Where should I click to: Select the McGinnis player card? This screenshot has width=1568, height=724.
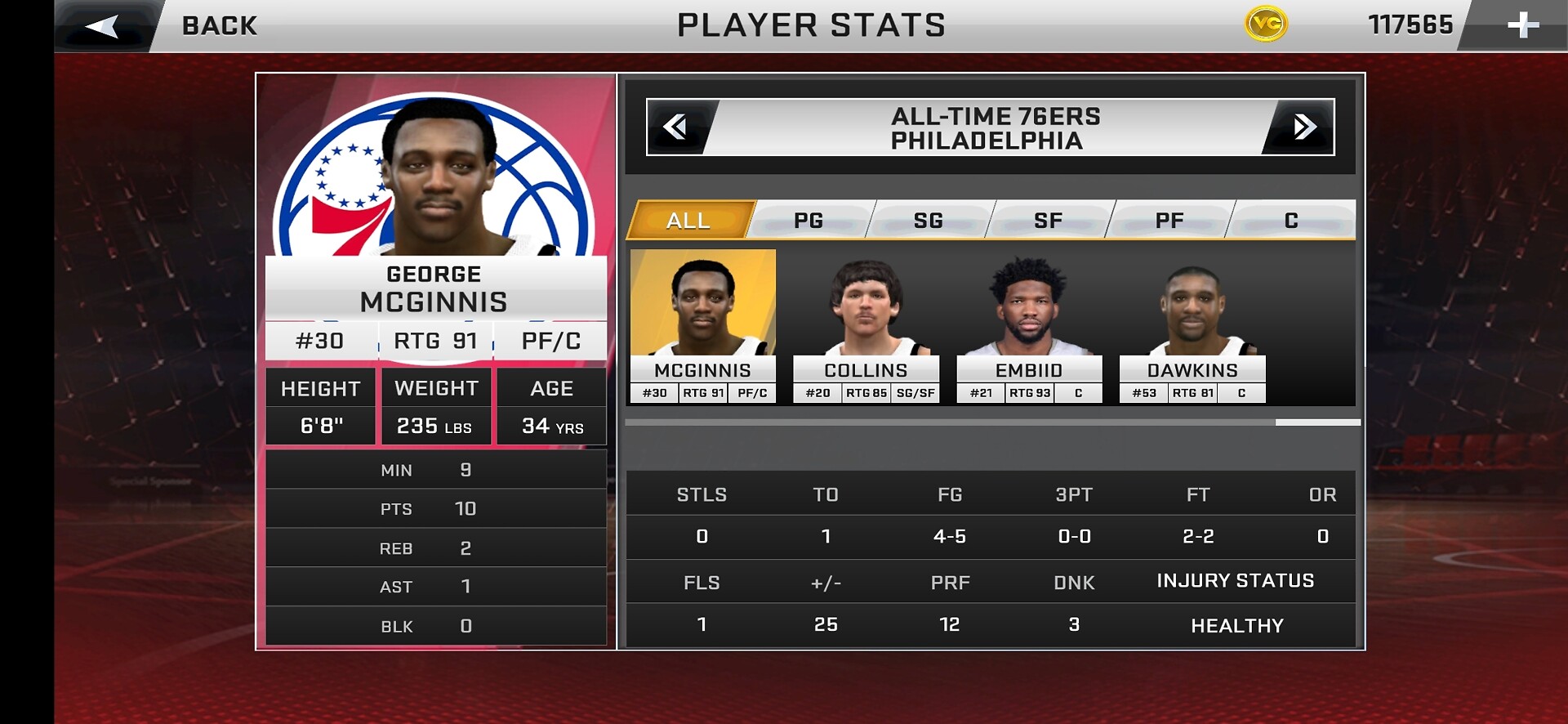(x=702, y=326)
